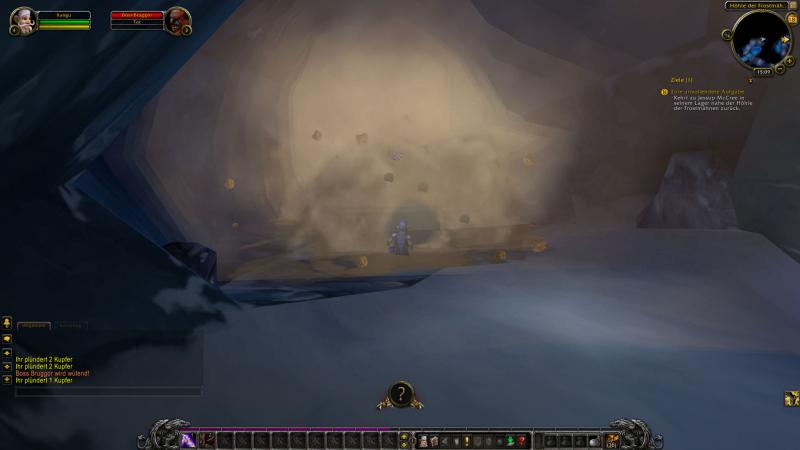Open the question mark help prompt

400,394
